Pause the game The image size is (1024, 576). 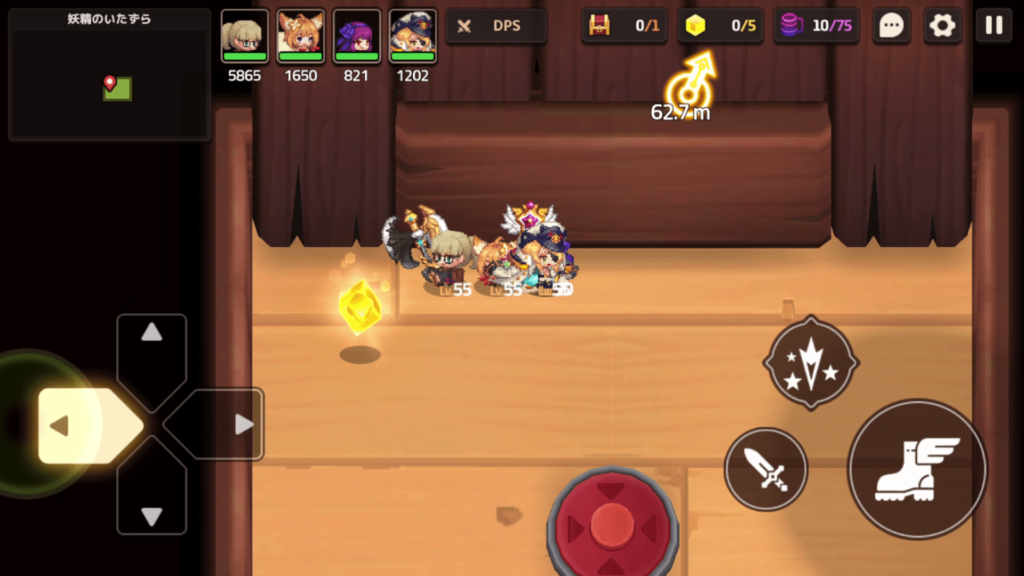click(994, 26)
